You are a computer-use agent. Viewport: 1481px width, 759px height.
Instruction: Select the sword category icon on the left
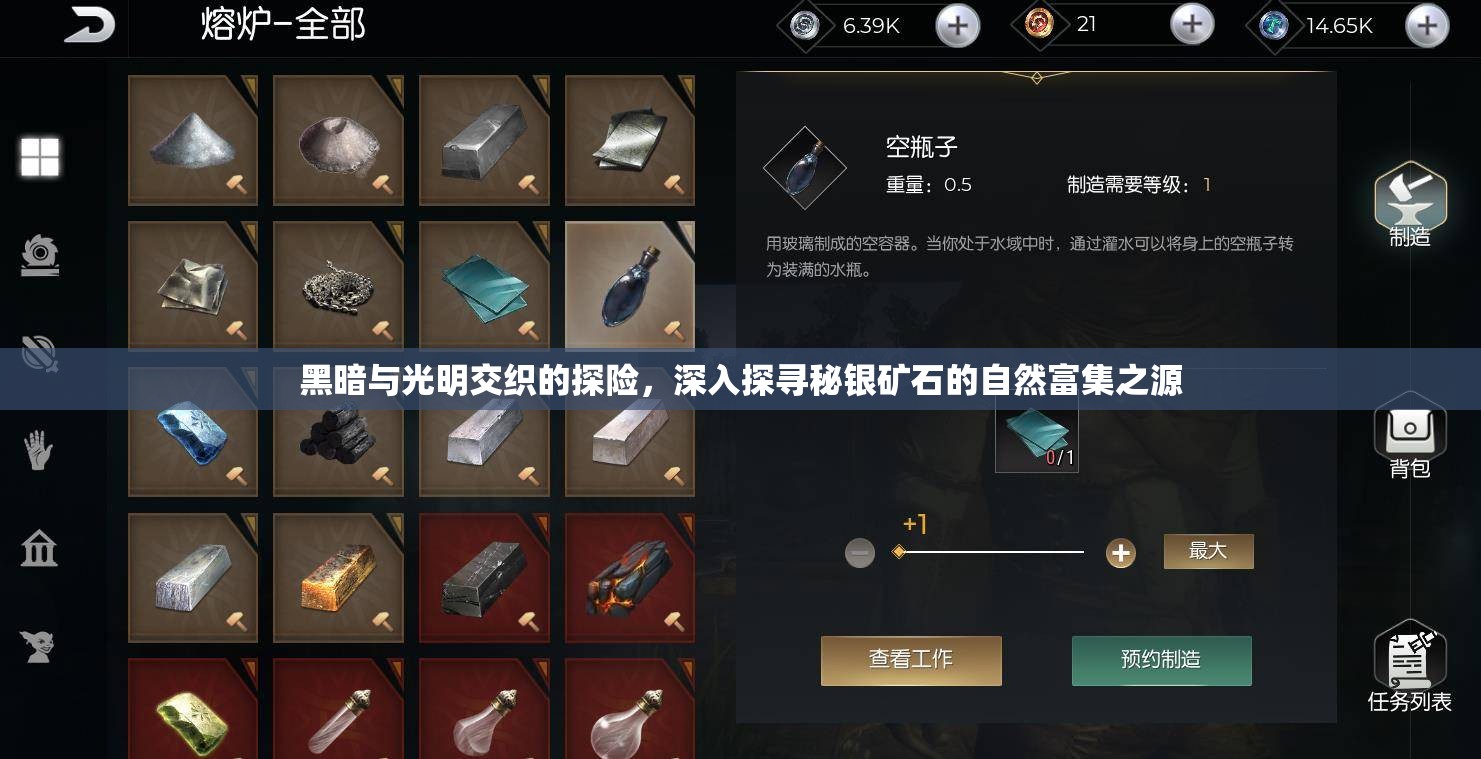[39, 353]
